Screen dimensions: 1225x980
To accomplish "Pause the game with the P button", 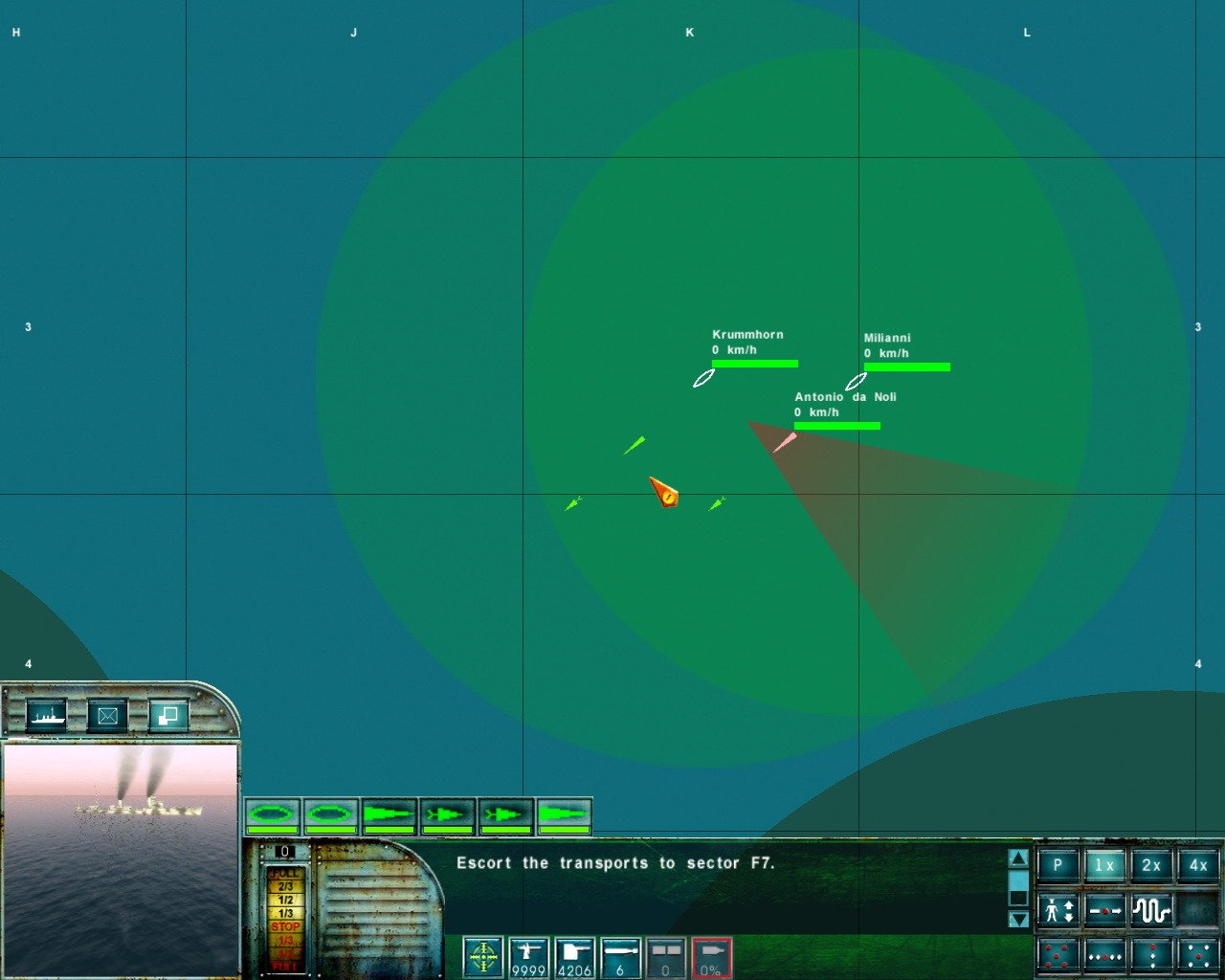I will click(1058, 865).
